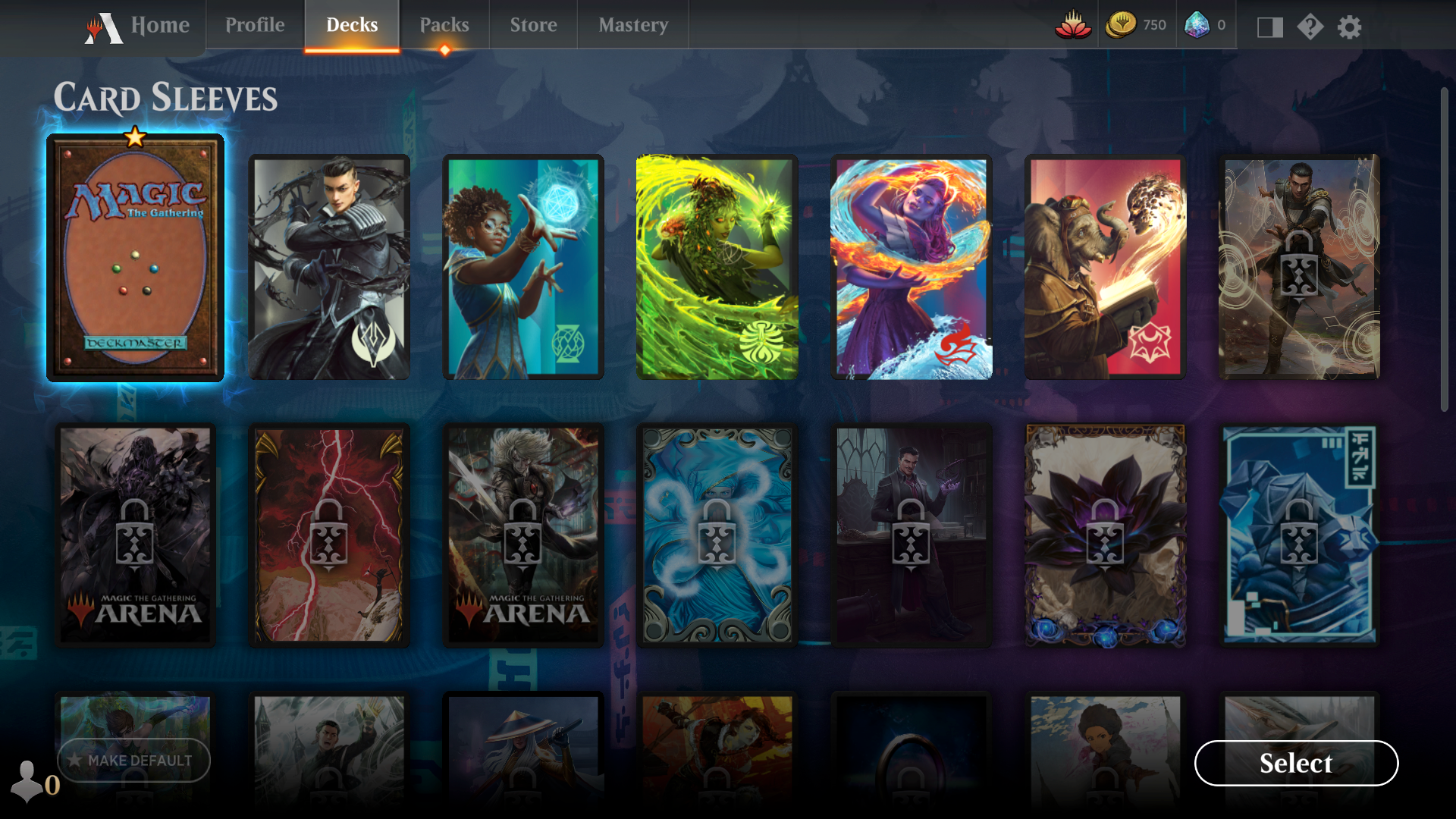Click the Home navigation link
This screenshot has height=819, width=1456.
click(x=162, y=24)
